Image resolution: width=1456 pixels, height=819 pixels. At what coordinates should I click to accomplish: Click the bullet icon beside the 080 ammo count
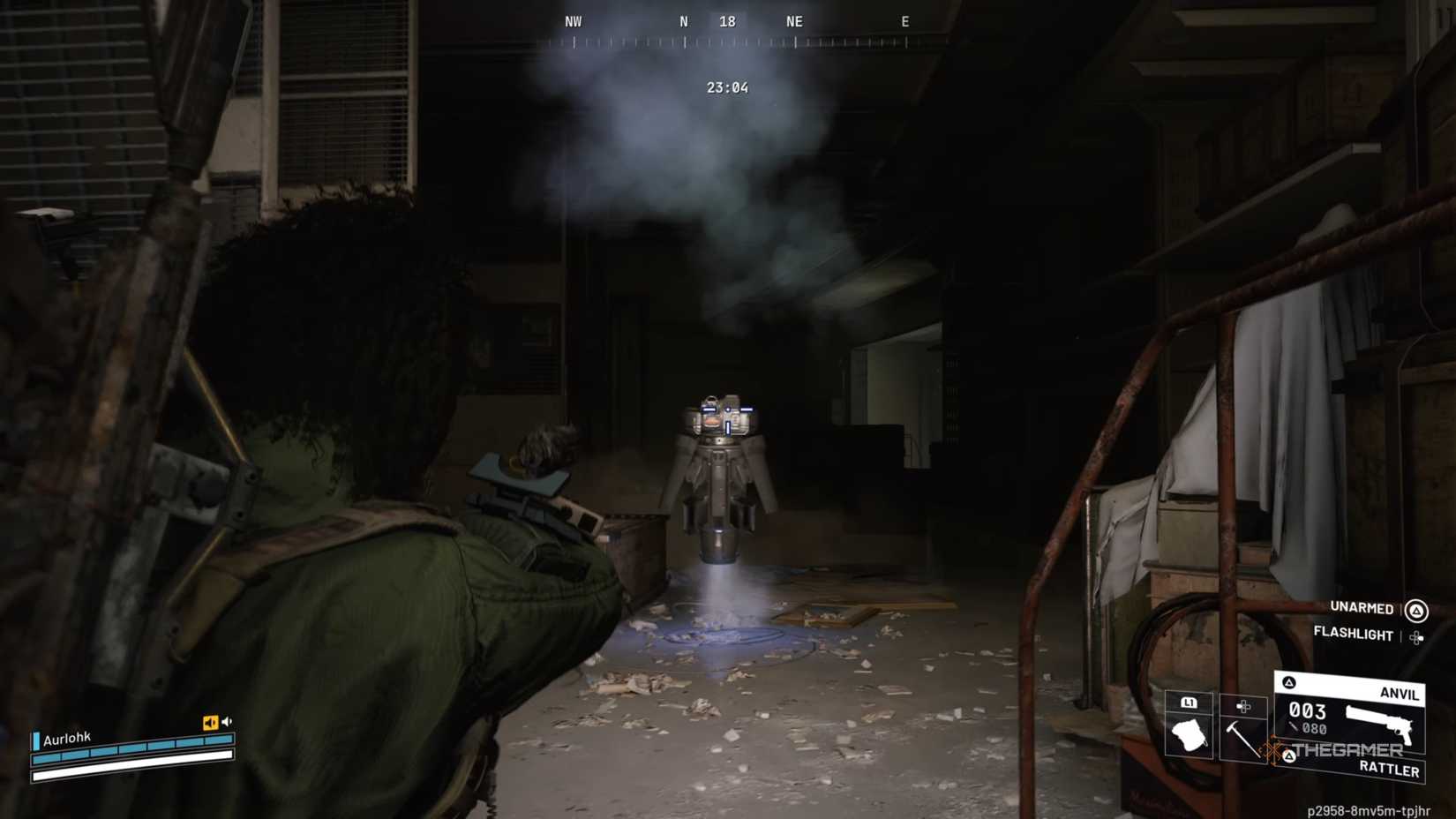tap(1294, 726)
